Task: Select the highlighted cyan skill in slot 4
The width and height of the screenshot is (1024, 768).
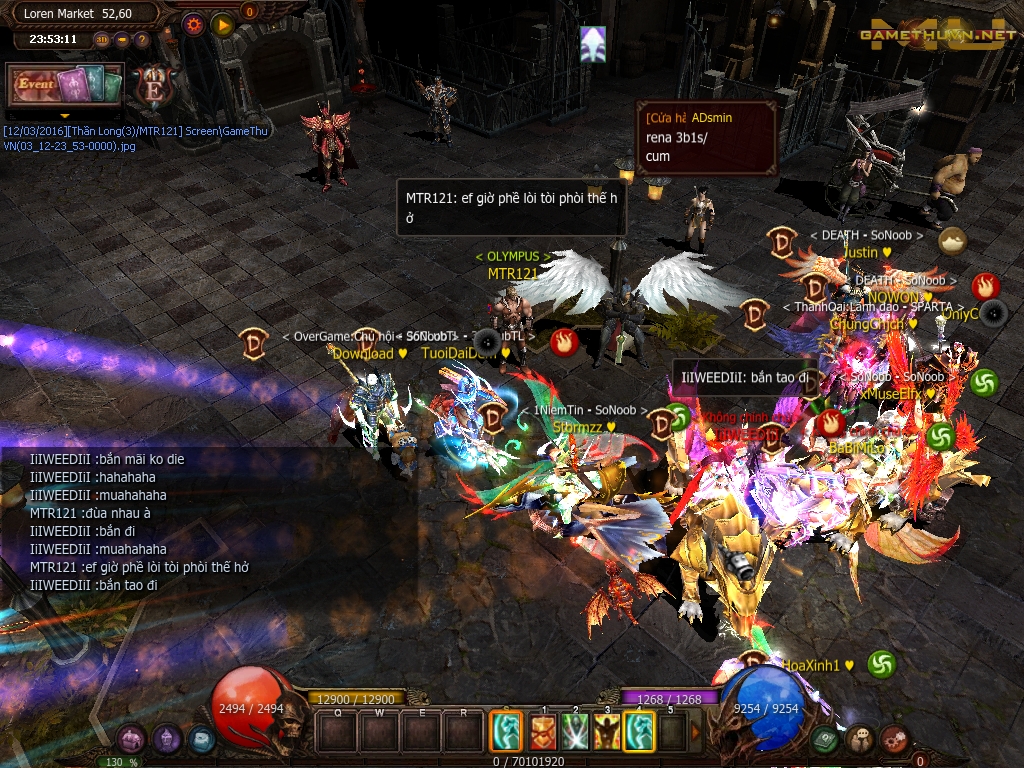Action: (x=639, y=732)
